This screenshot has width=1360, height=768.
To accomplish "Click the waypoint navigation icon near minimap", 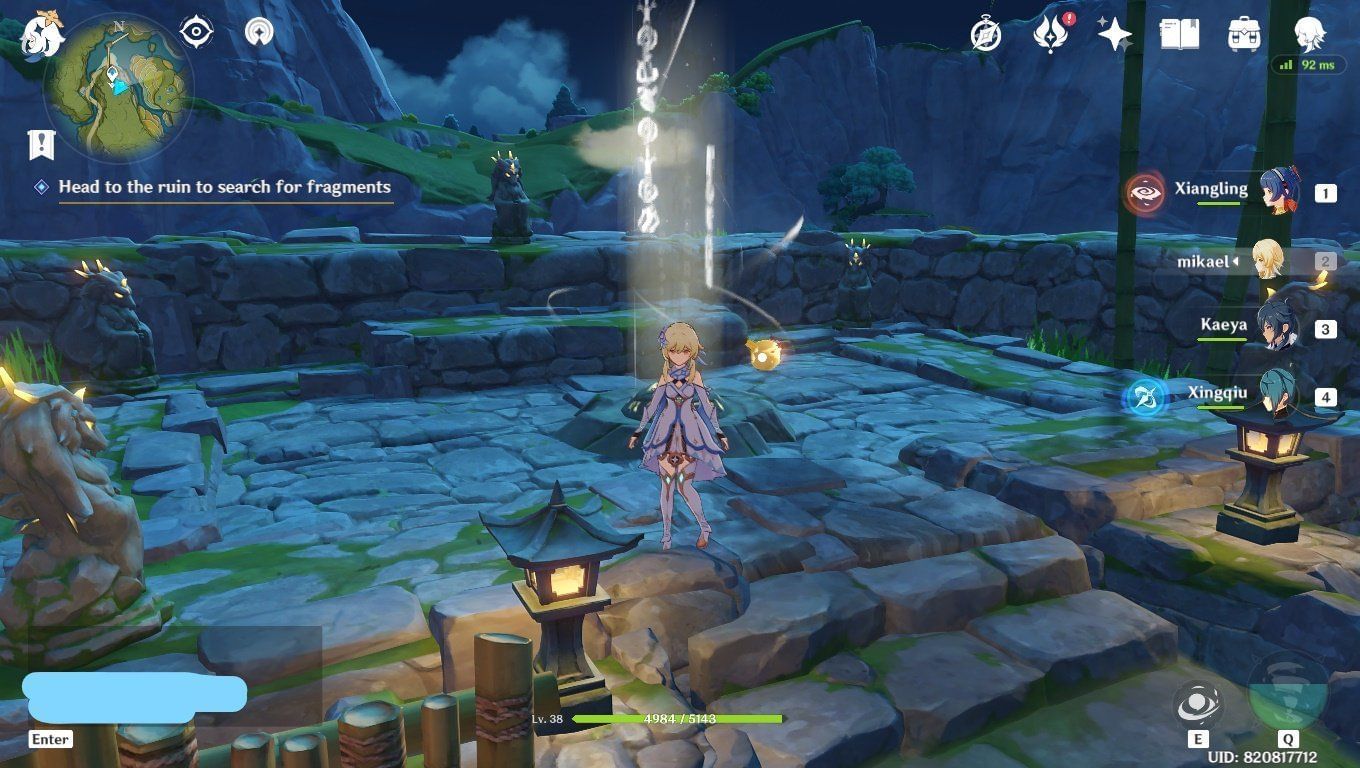I will pyautogui.click(x=258, y=31).
